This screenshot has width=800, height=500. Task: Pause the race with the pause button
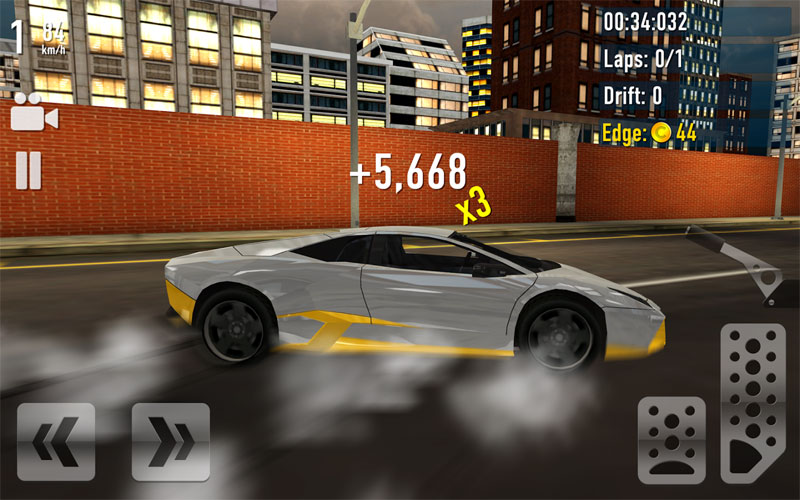click(x=28, y=170)
